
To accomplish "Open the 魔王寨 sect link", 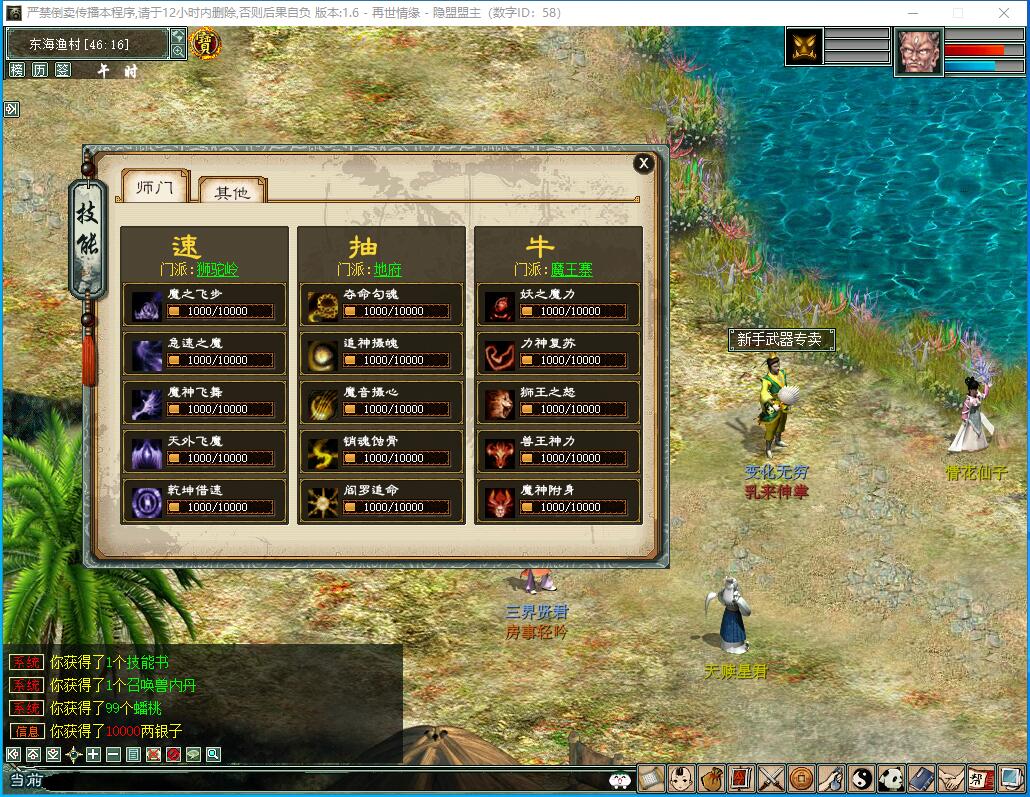I will (x=571, y=270).
